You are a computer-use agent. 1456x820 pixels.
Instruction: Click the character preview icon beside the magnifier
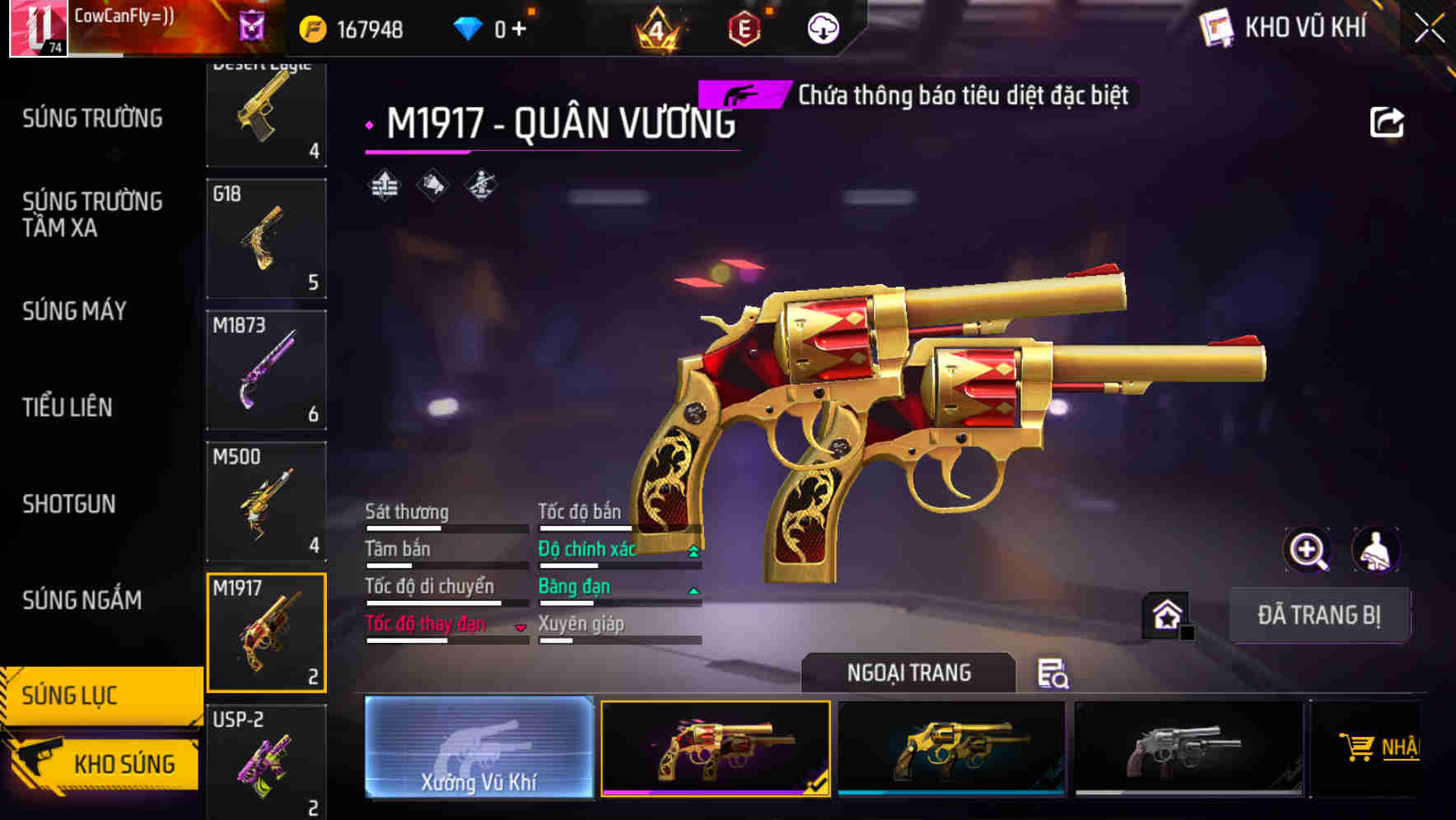tap(1377, 550)
